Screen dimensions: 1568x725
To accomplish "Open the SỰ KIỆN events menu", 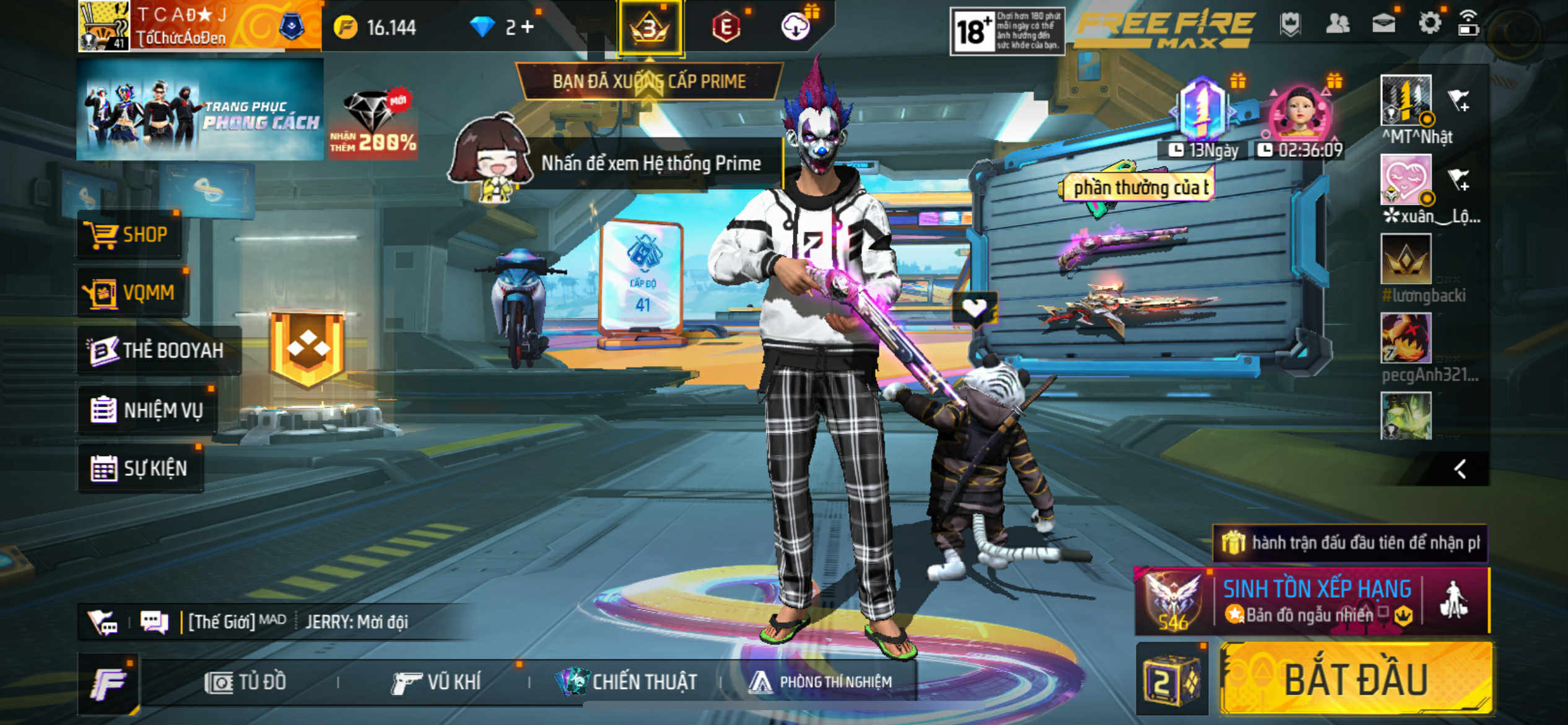I will 140,468.
